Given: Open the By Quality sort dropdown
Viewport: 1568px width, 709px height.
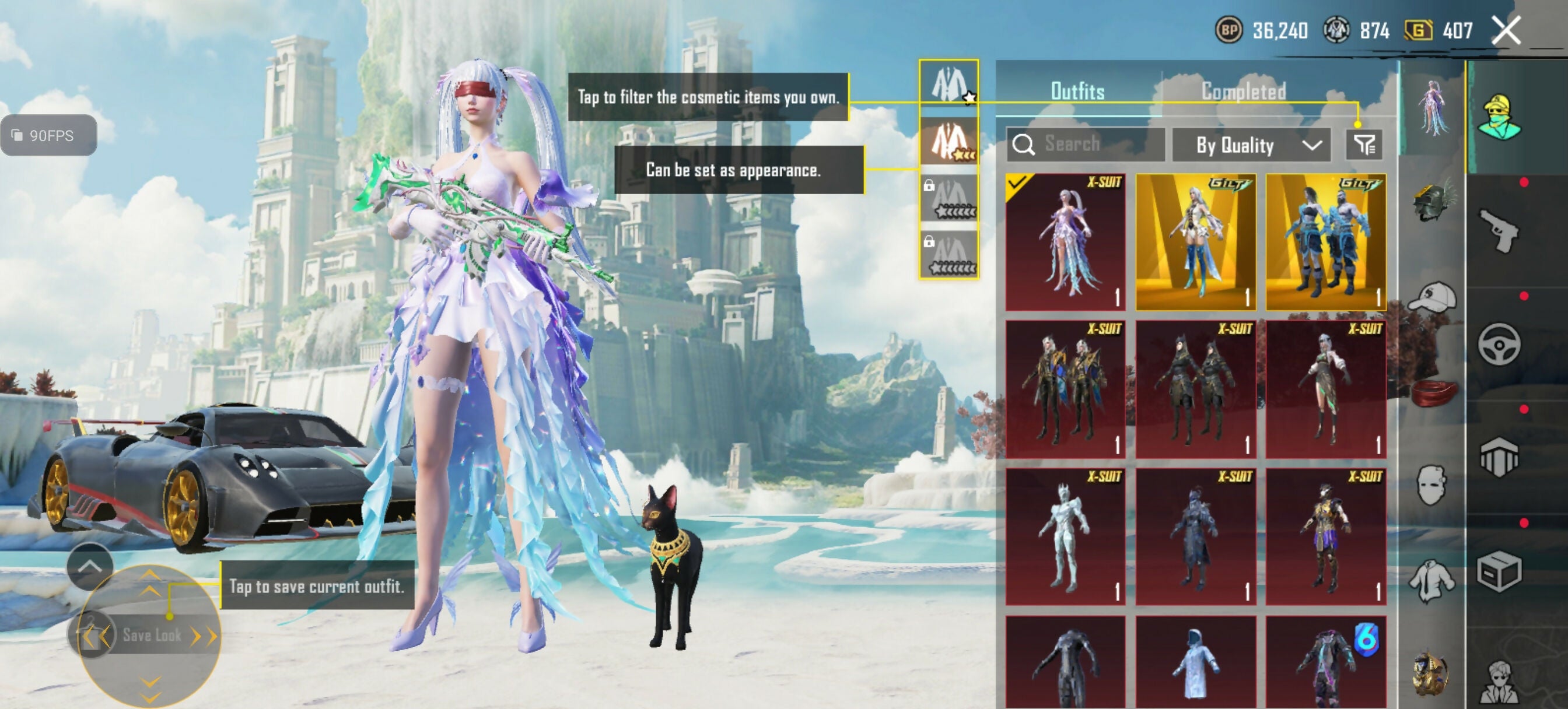Looking at the screenshot, I should pos(1249,145).
